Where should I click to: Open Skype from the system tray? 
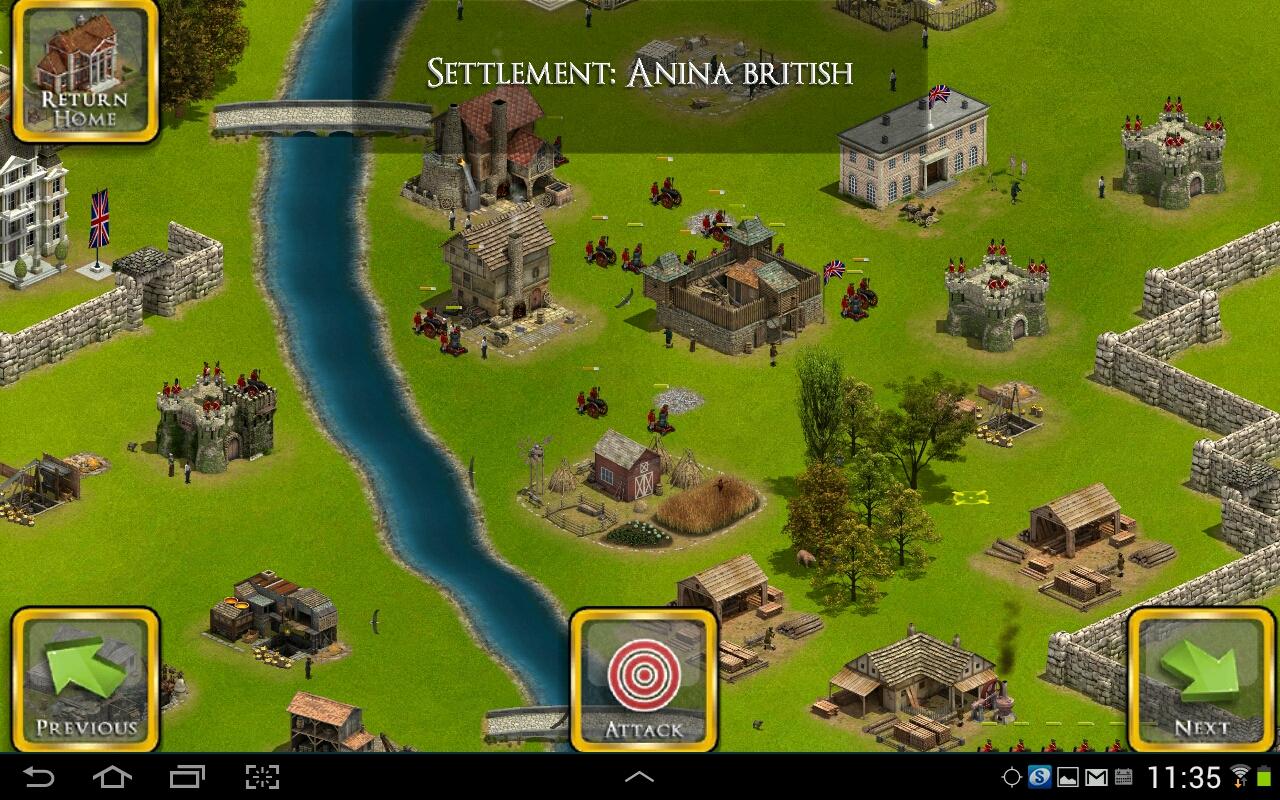[1039, 776]
